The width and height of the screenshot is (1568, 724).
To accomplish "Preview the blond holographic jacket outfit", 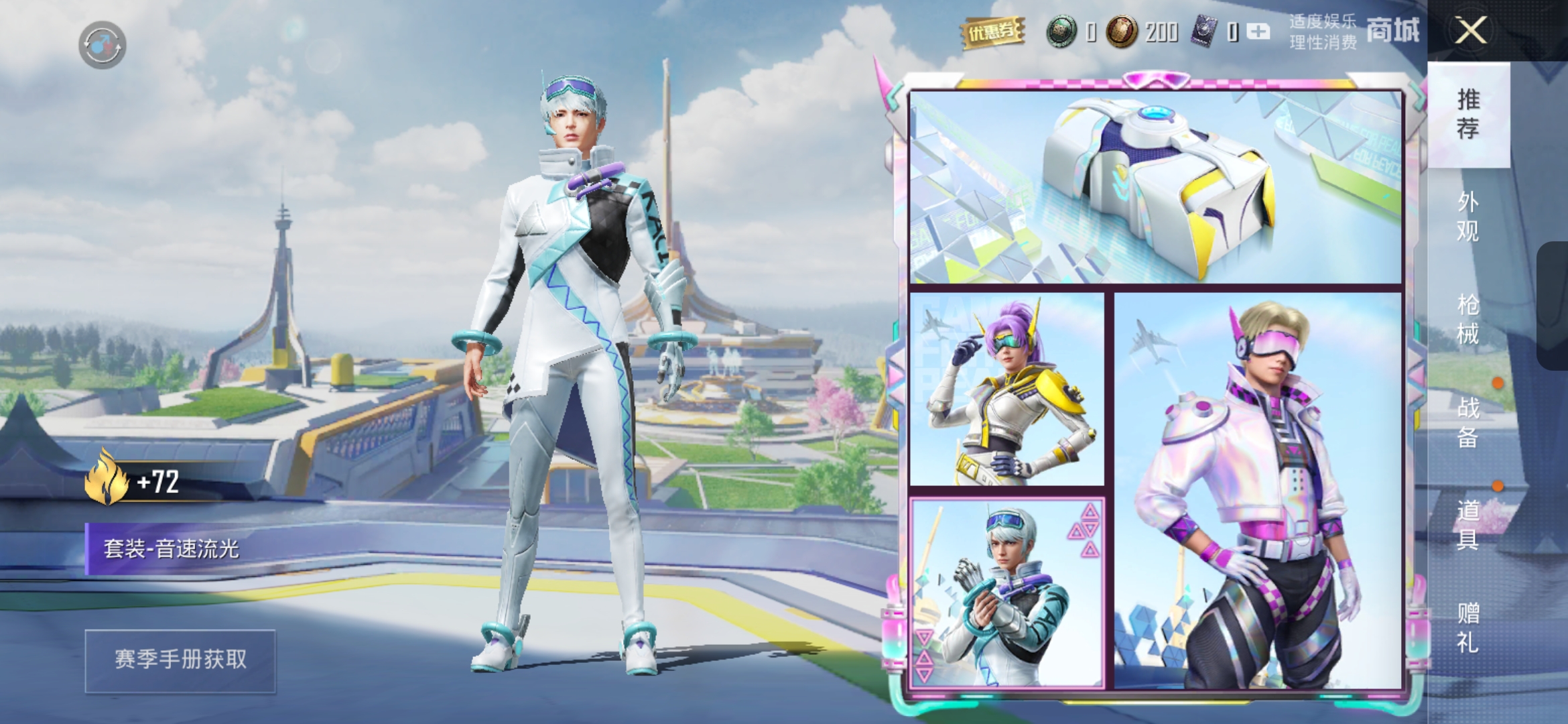I will click(x=1258, y=491).
